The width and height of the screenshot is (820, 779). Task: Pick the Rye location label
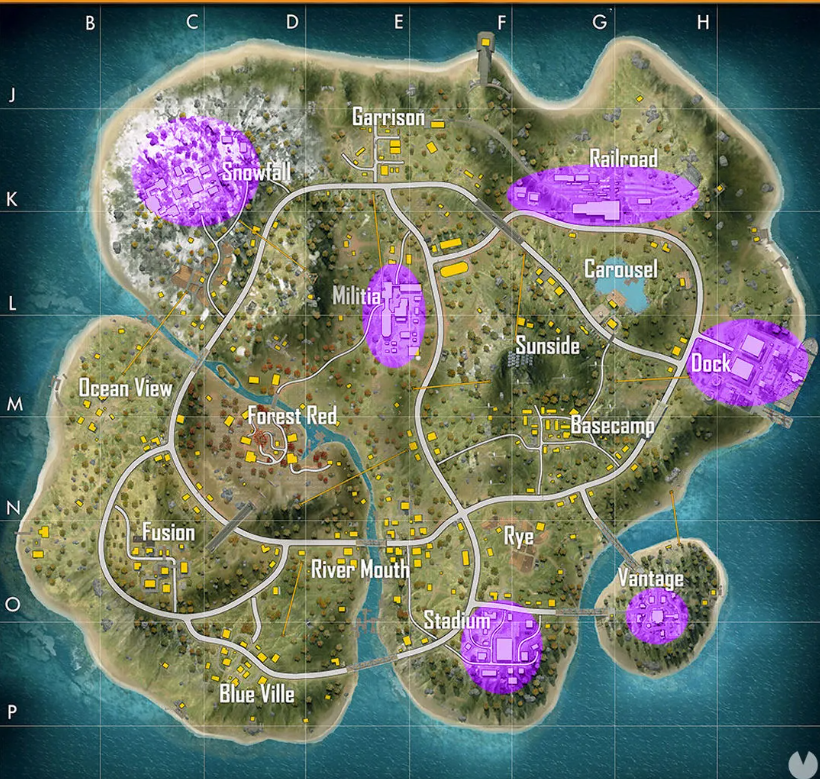coord(518,536)
